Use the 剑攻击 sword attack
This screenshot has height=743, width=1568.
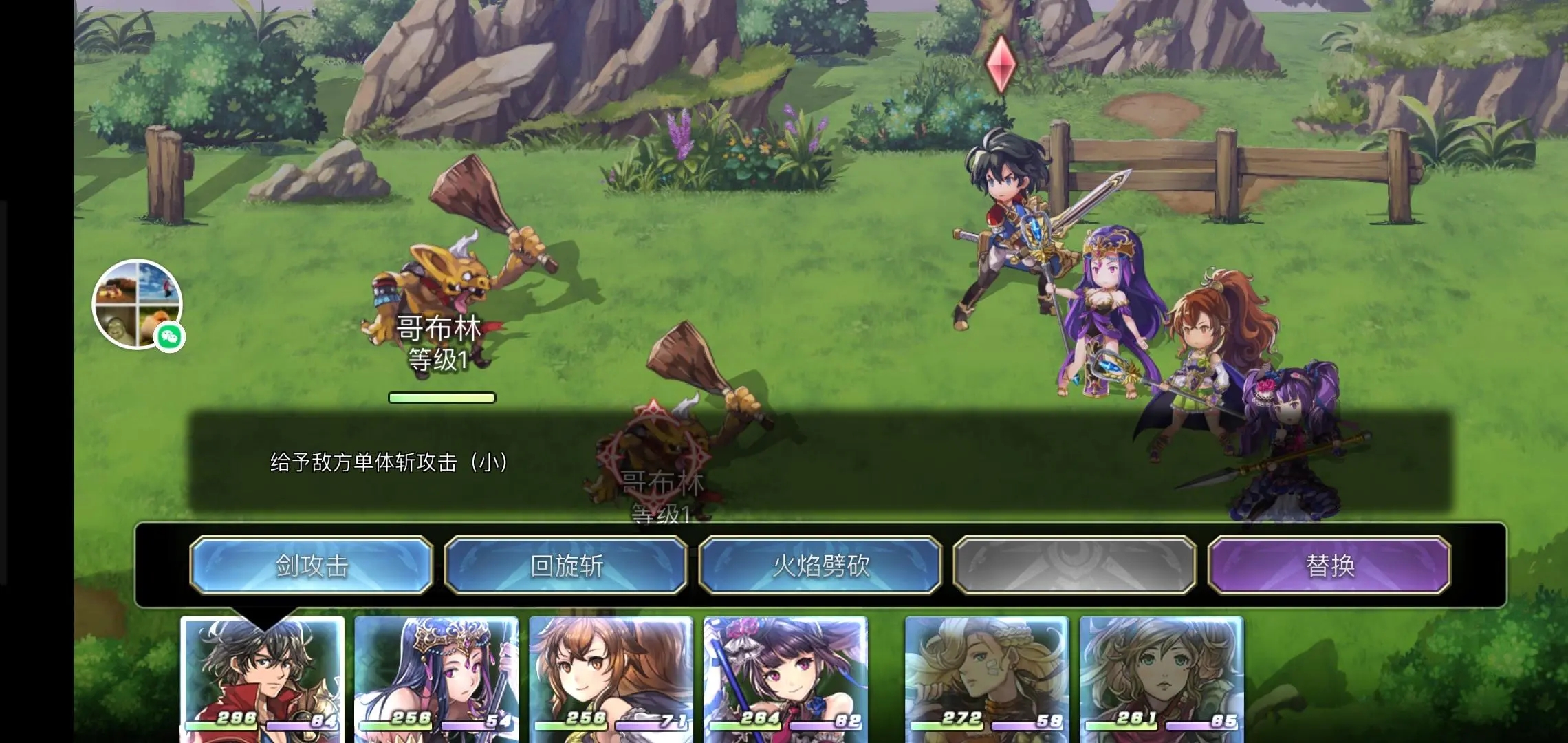(312, 566)
